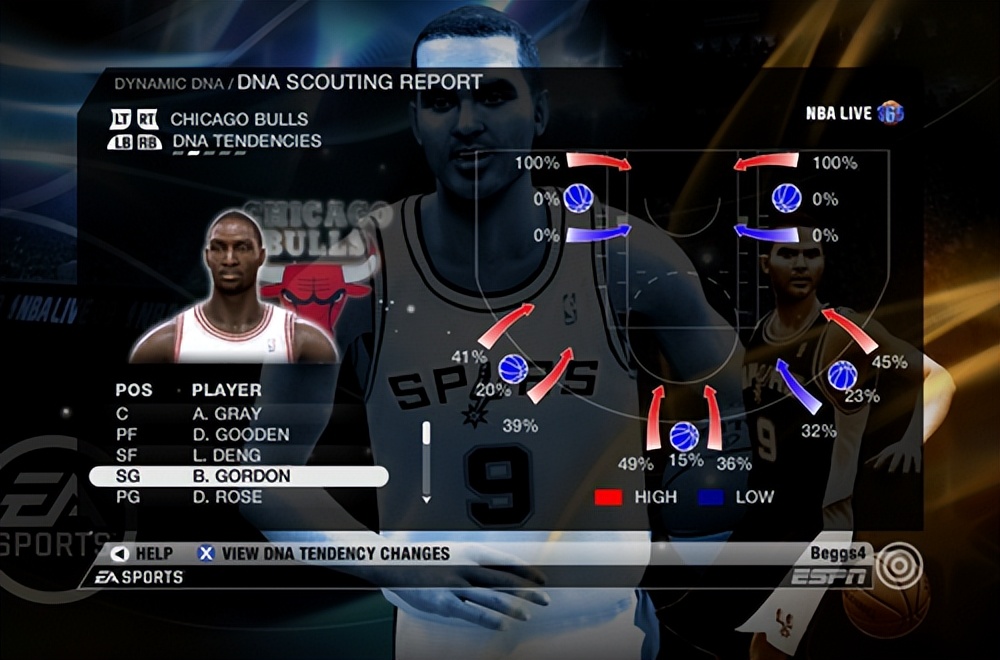
Task: Switch to the DNA Tendencies section
Action: click(246, 141)
